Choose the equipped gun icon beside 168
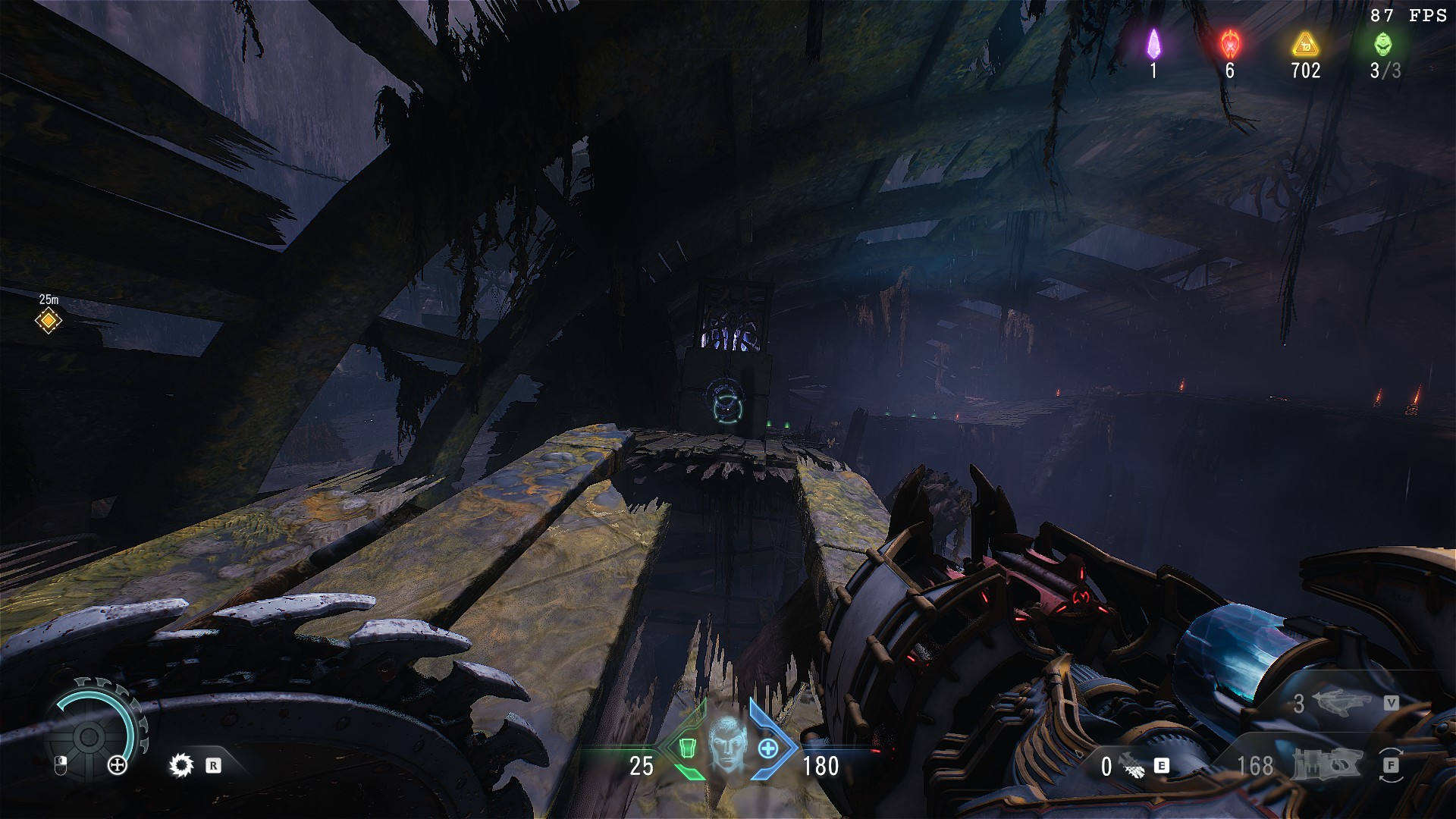The width and height of the screenshot is (1456, 819). click(1326, 764)
